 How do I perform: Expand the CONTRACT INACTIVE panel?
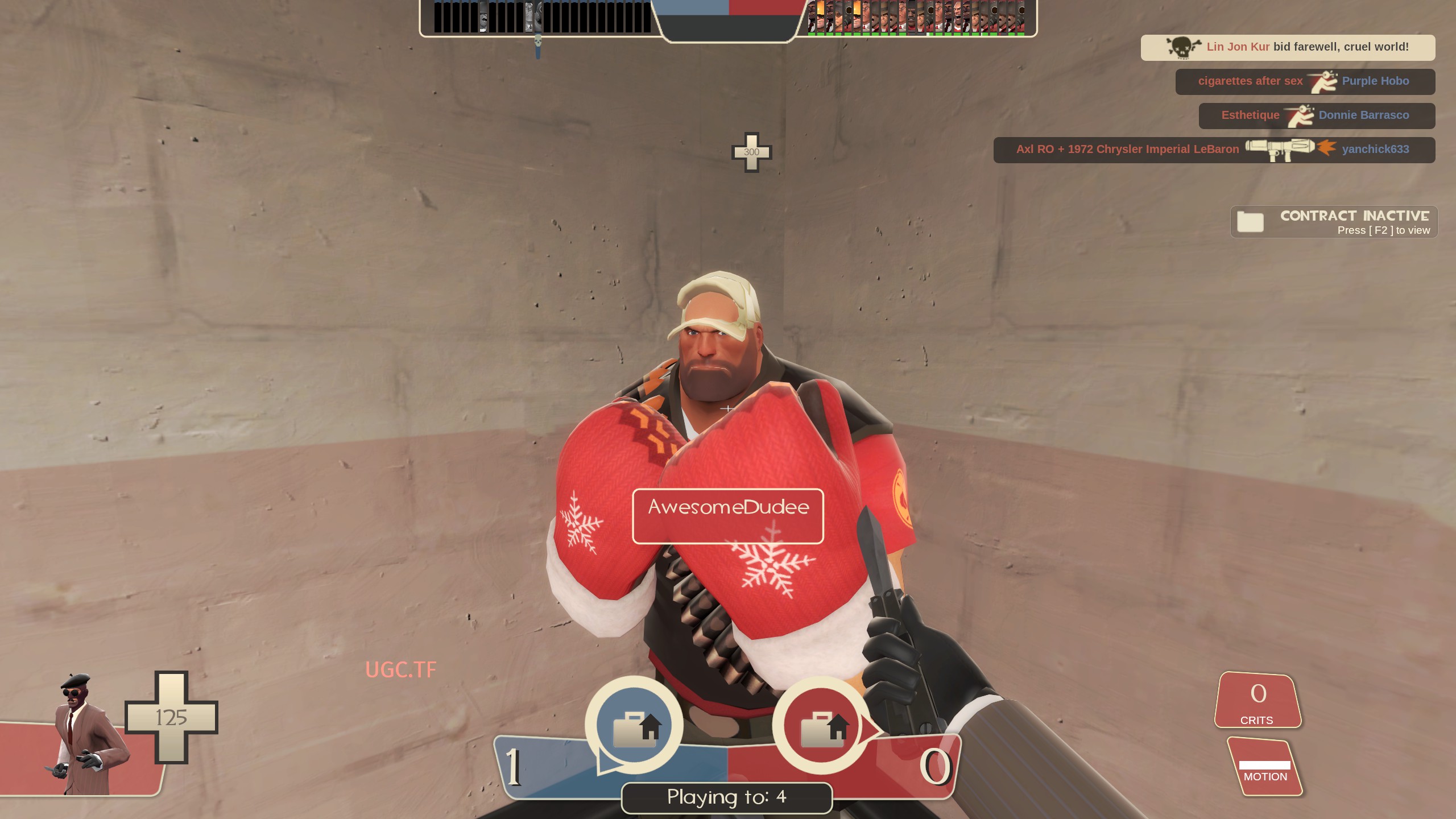click(1334, 221)
